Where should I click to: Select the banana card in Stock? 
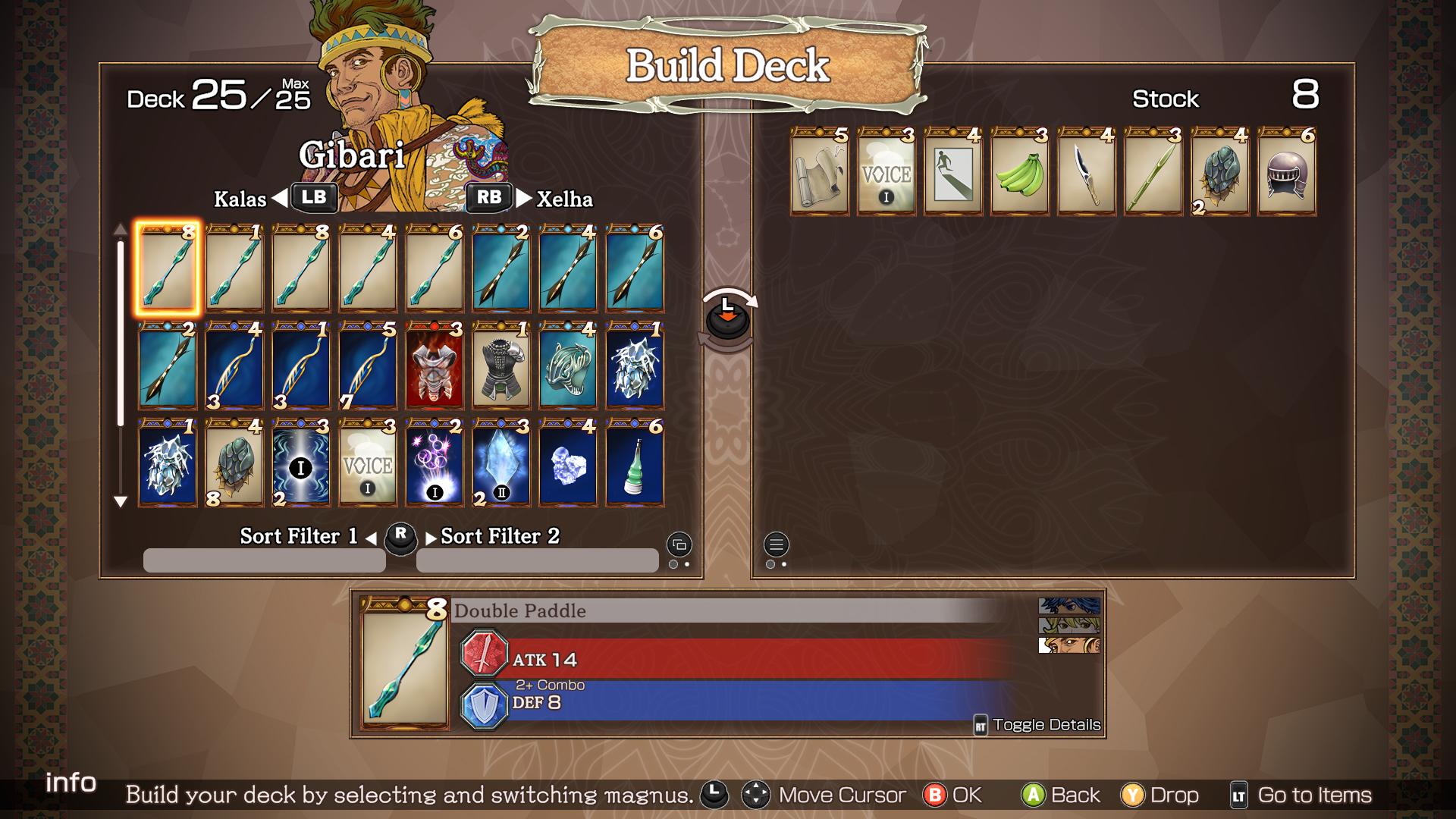click(1020, 172)
